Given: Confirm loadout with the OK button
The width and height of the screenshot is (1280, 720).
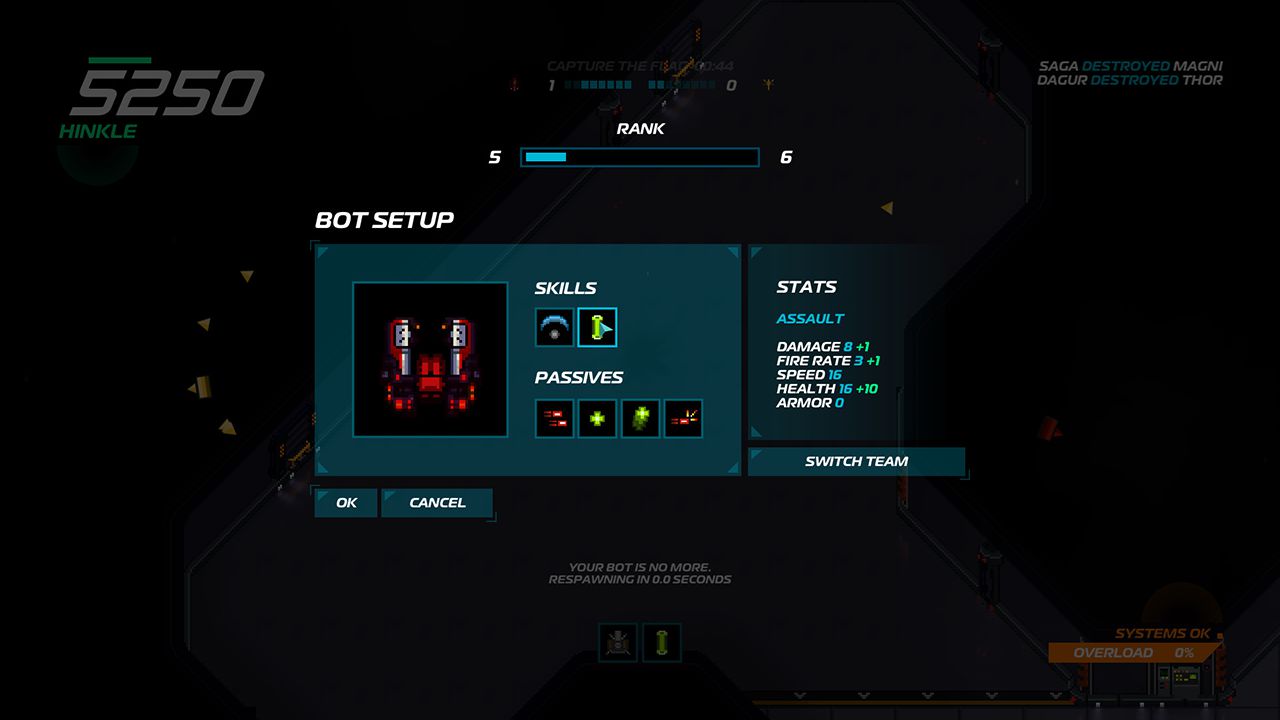Looking at the screenshot, I should 345,502.
